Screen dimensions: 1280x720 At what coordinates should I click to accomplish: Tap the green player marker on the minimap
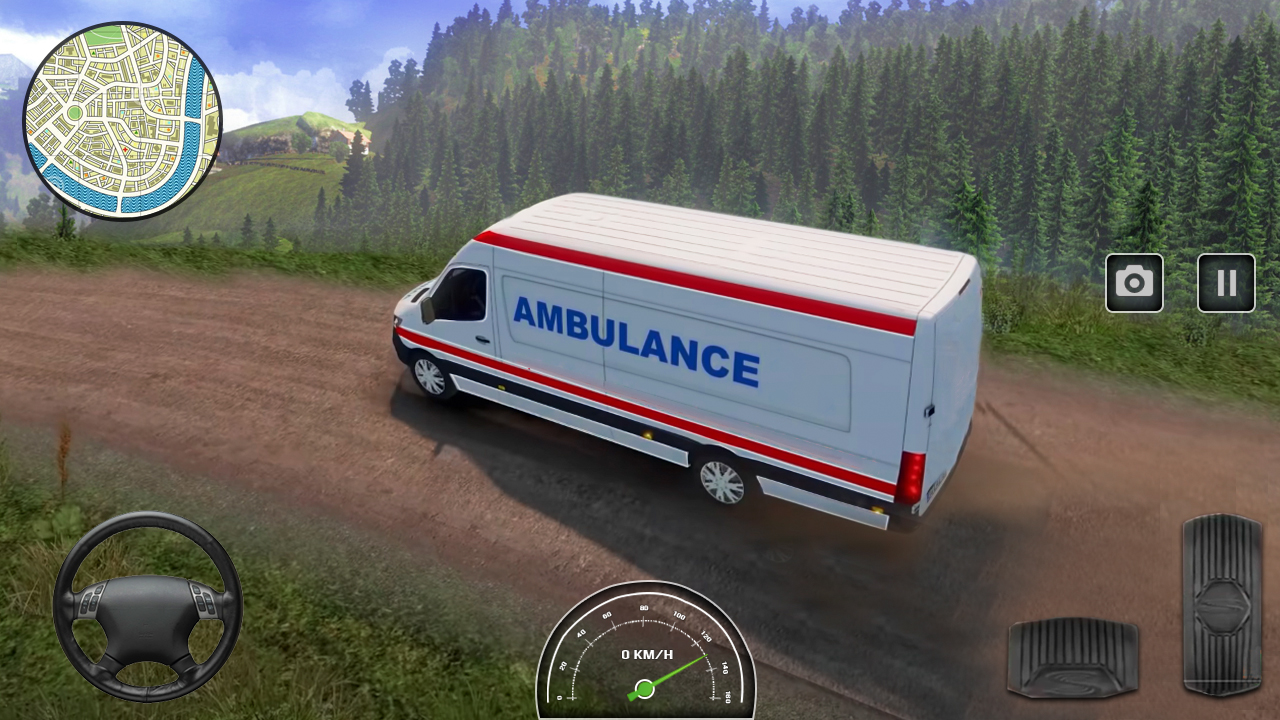tap(75, 109)
